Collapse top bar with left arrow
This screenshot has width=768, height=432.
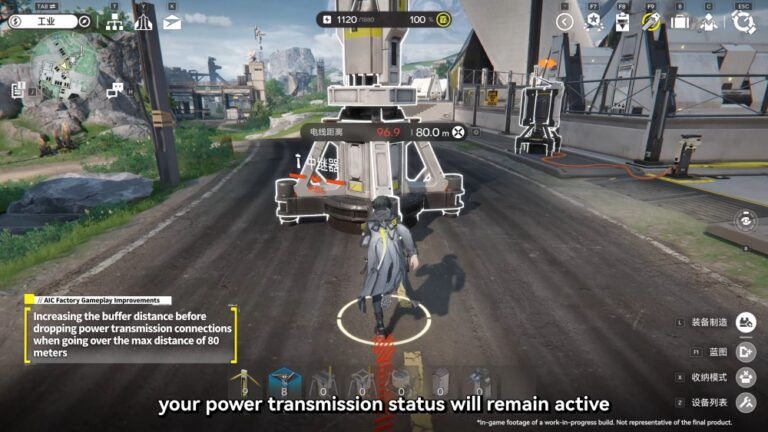[565, 21]
